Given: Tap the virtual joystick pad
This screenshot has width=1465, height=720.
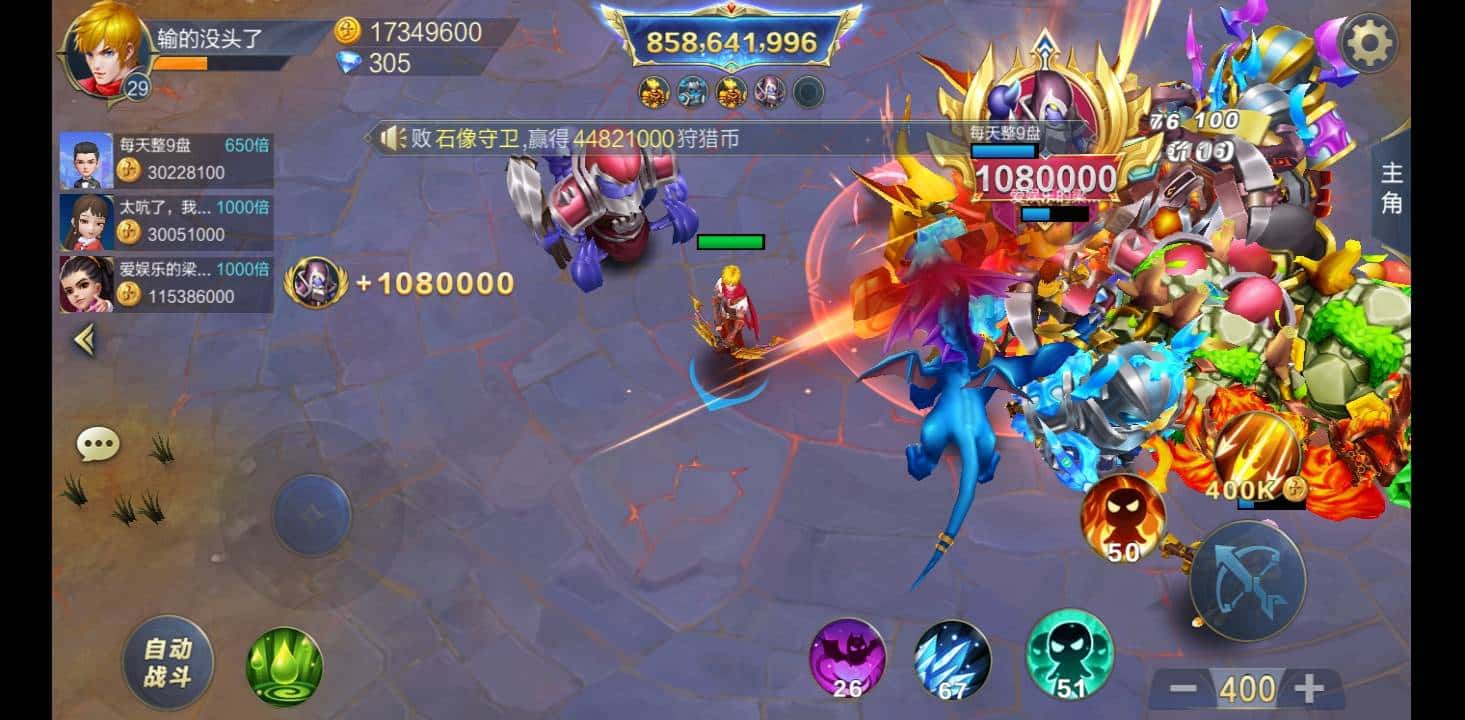Looking at the screenshot, I should tap(312, 515).
